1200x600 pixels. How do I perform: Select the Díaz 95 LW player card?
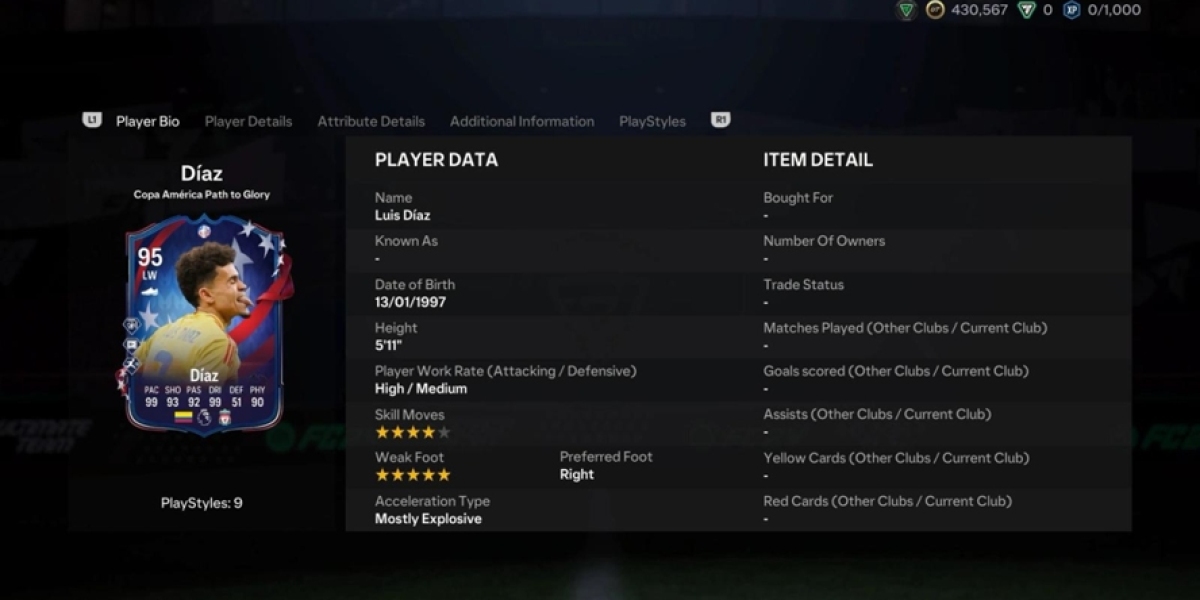[x=204, y=325]
